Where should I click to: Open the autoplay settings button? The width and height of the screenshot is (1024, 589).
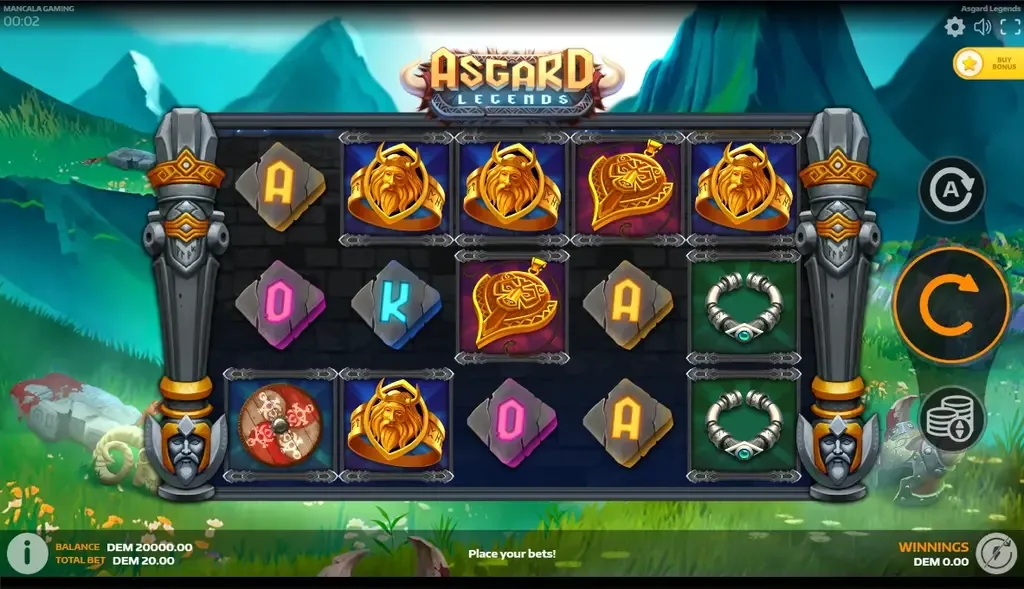[952, 190]
